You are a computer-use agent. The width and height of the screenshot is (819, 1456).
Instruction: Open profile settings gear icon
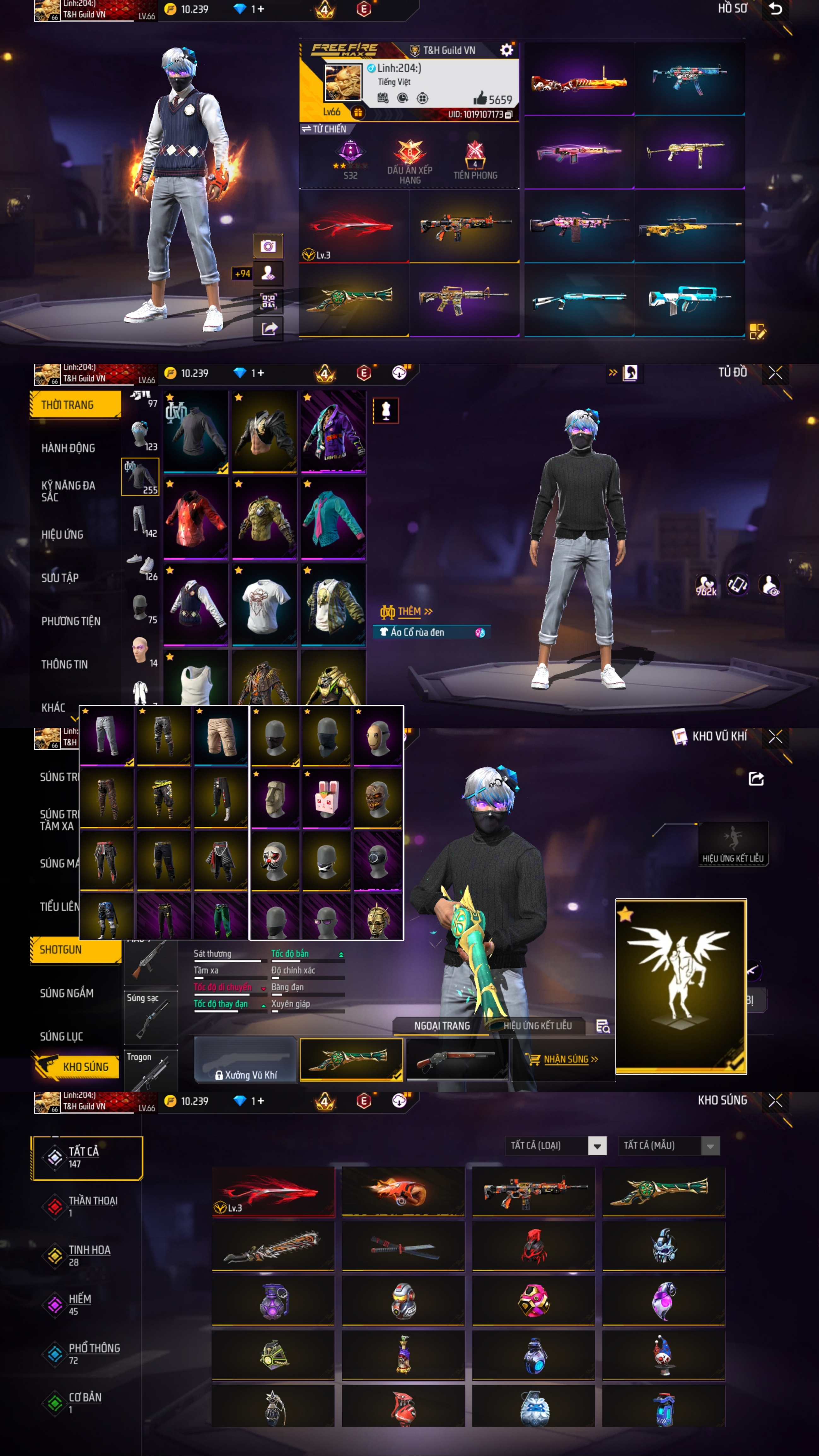click(x=506, y=50)
